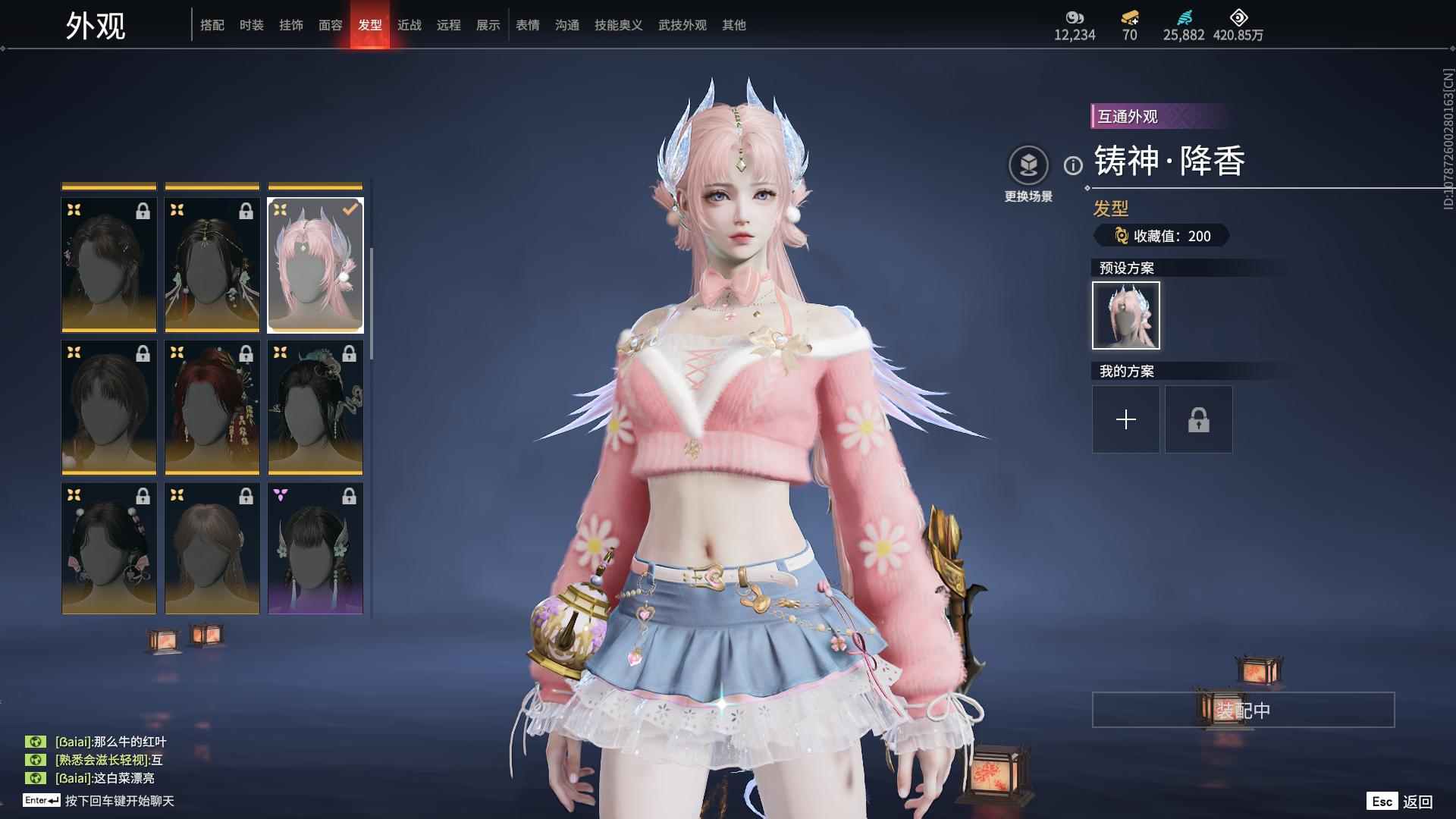The width and height of the screenshot is (1456, 819).
Task: Open the 挂饰 accessories tab
Action: point(293,25)
